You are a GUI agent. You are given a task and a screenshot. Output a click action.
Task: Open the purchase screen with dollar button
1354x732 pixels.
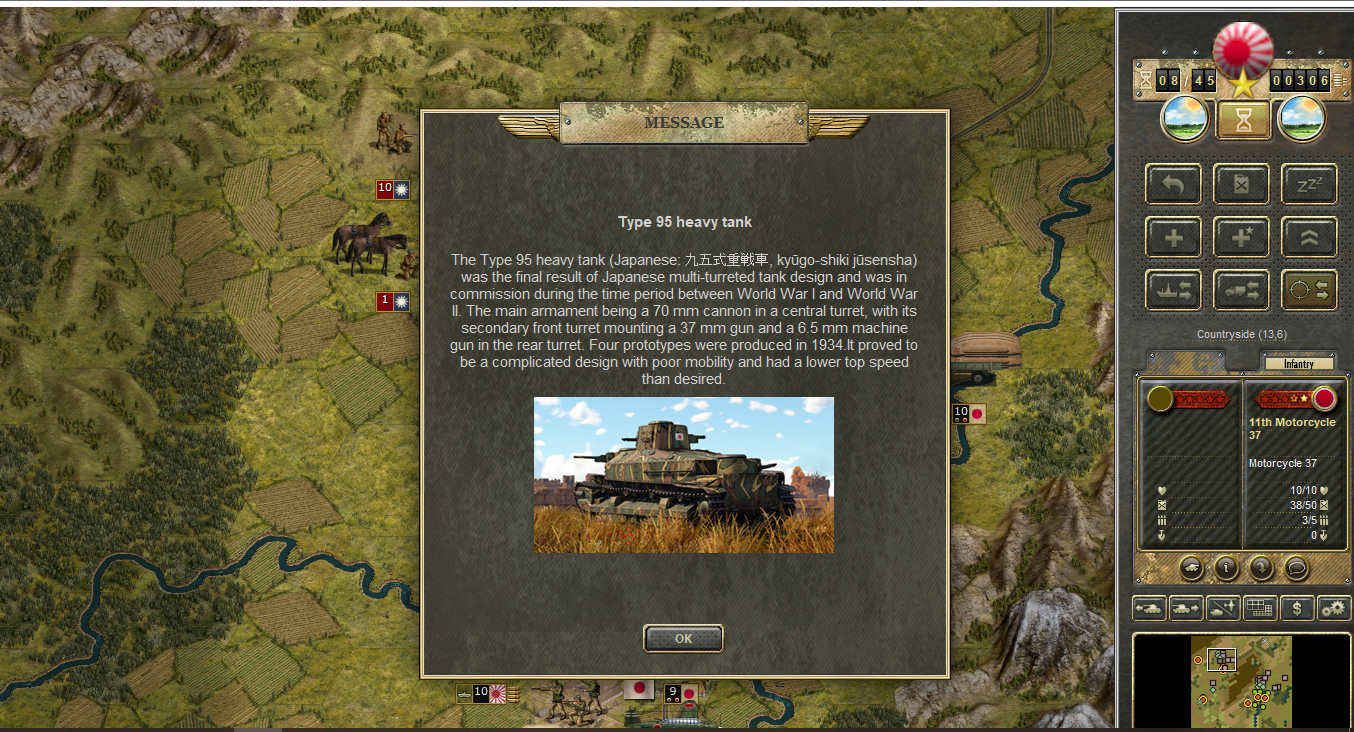pos(1297,607)
